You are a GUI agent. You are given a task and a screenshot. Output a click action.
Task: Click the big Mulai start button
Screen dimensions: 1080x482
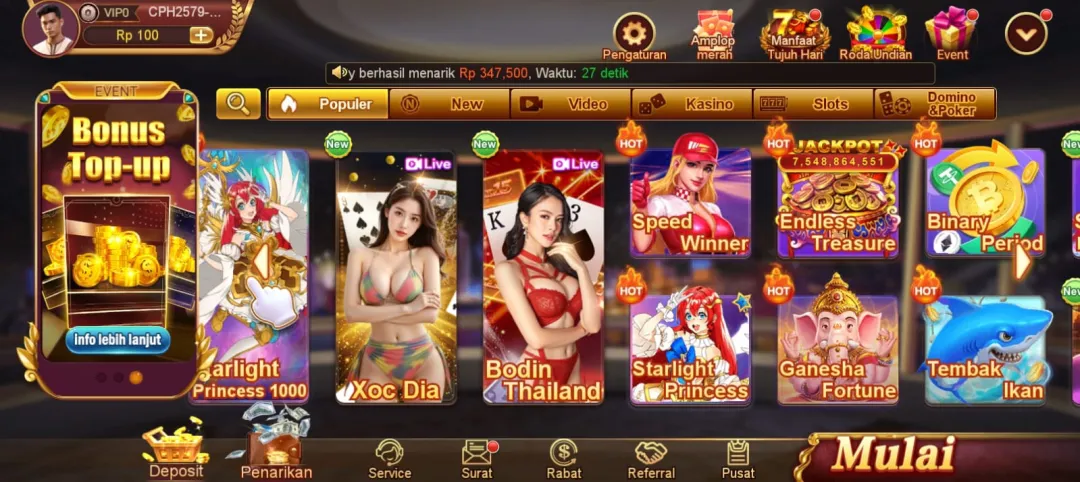[893, 455]
